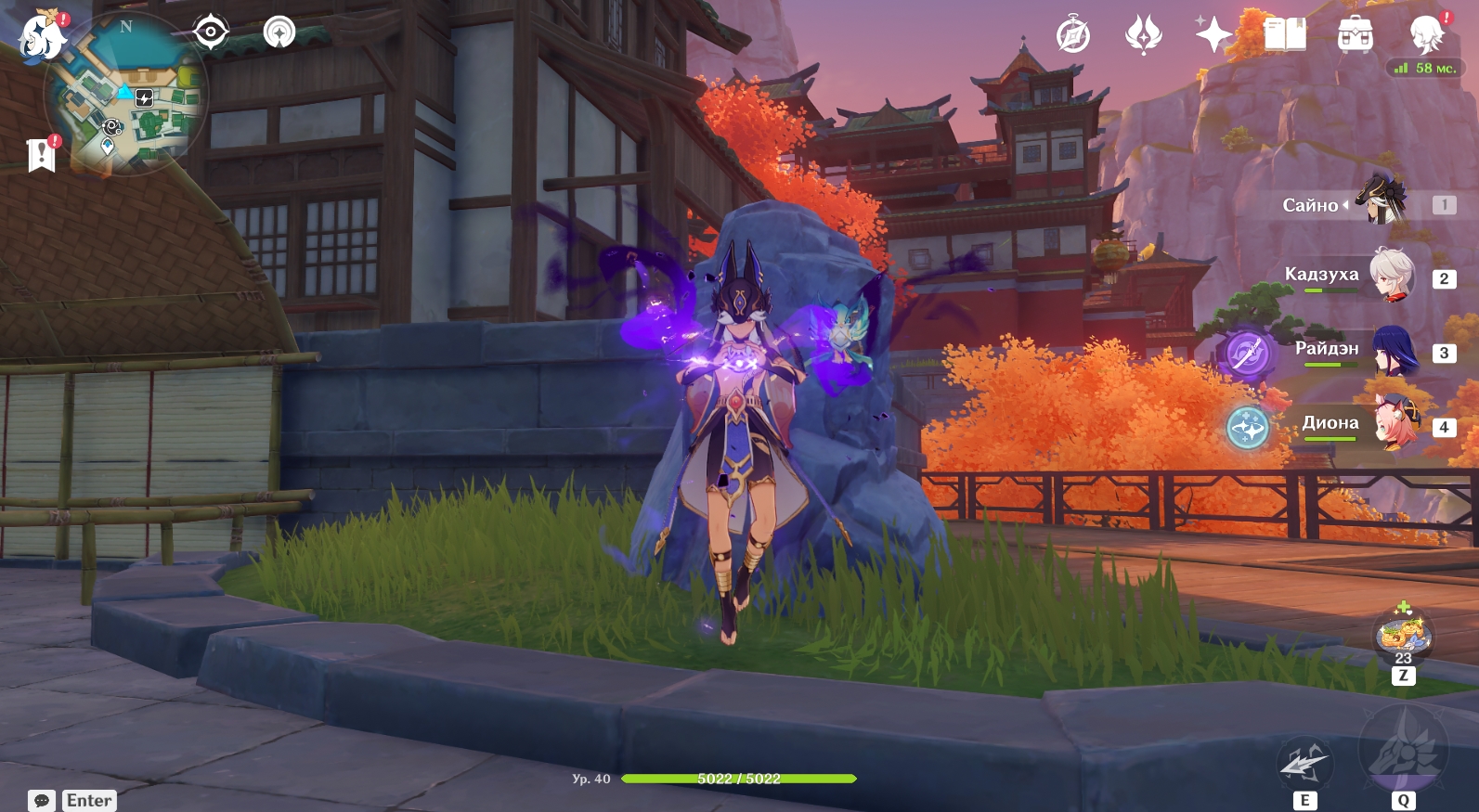Open the battle pass flame icon

coord(1143,36)
